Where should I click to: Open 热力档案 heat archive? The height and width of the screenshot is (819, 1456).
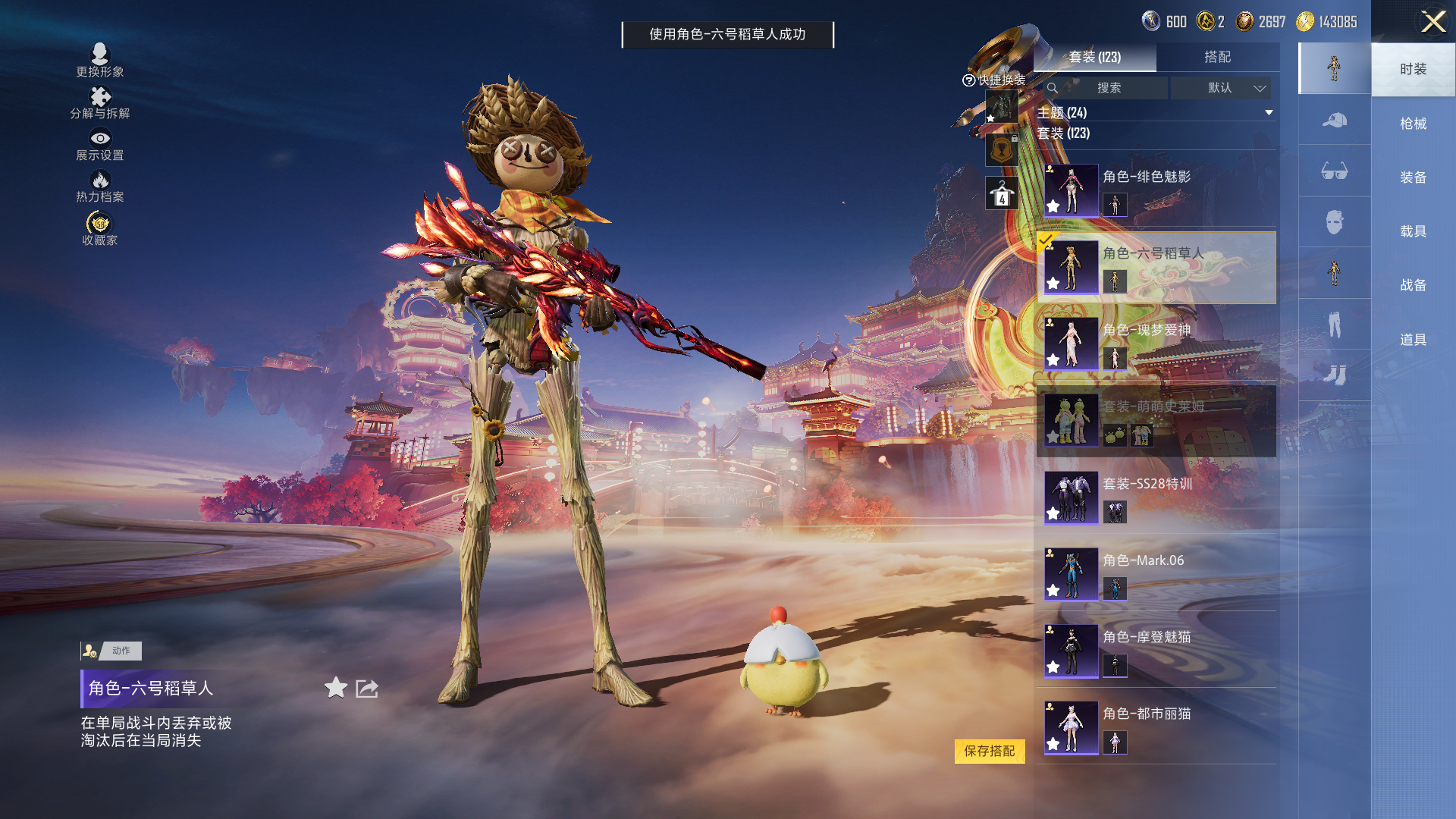[100, 187]
